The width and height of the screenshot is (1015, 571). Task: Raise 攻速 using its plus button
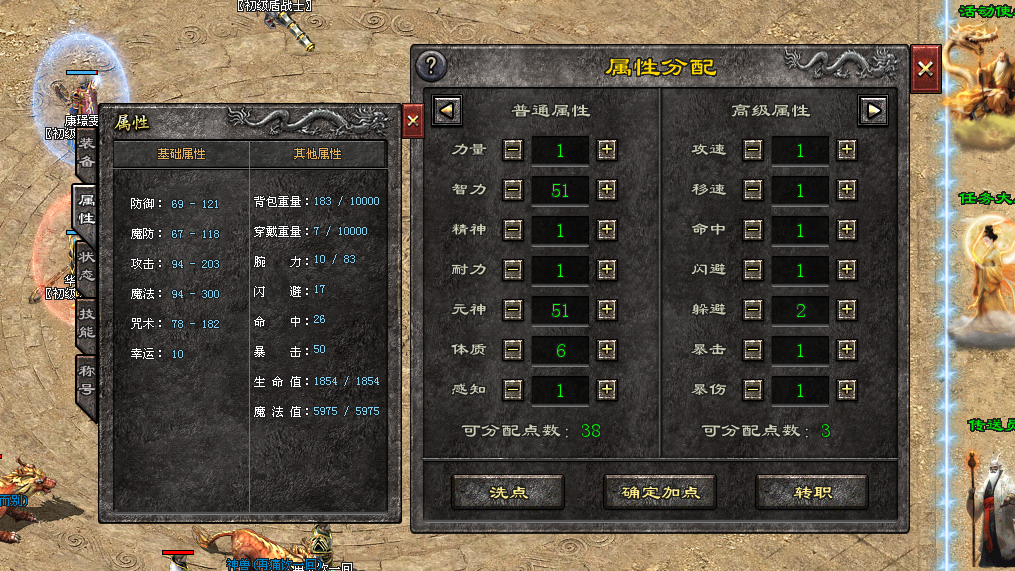[847, 149]
